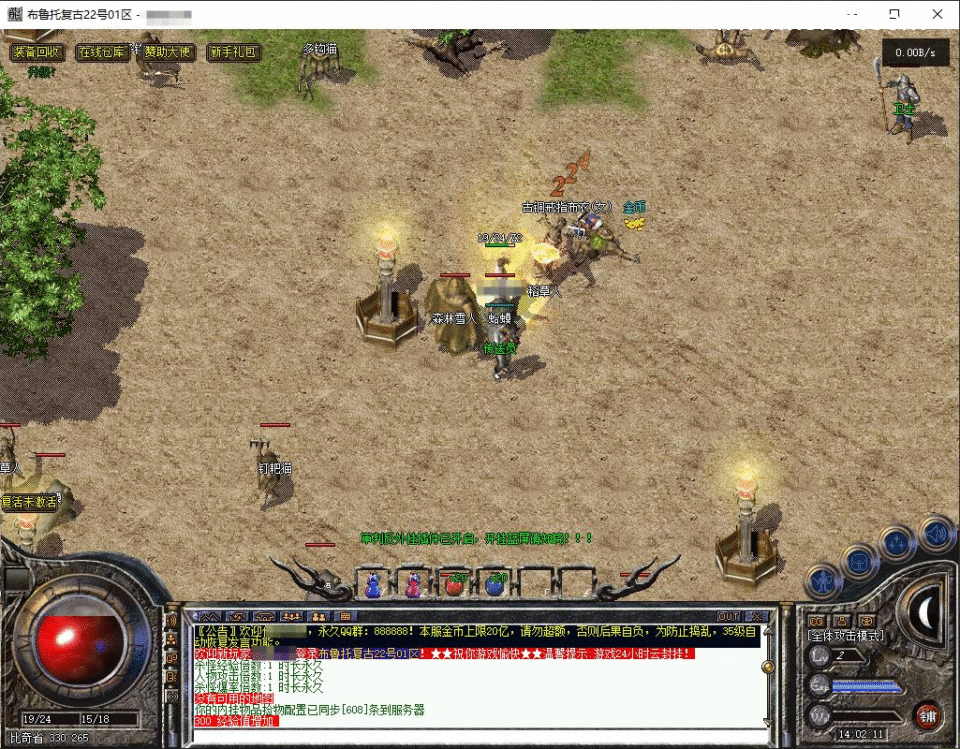Click the 复活未激活 revive status button

coord(30,502)
